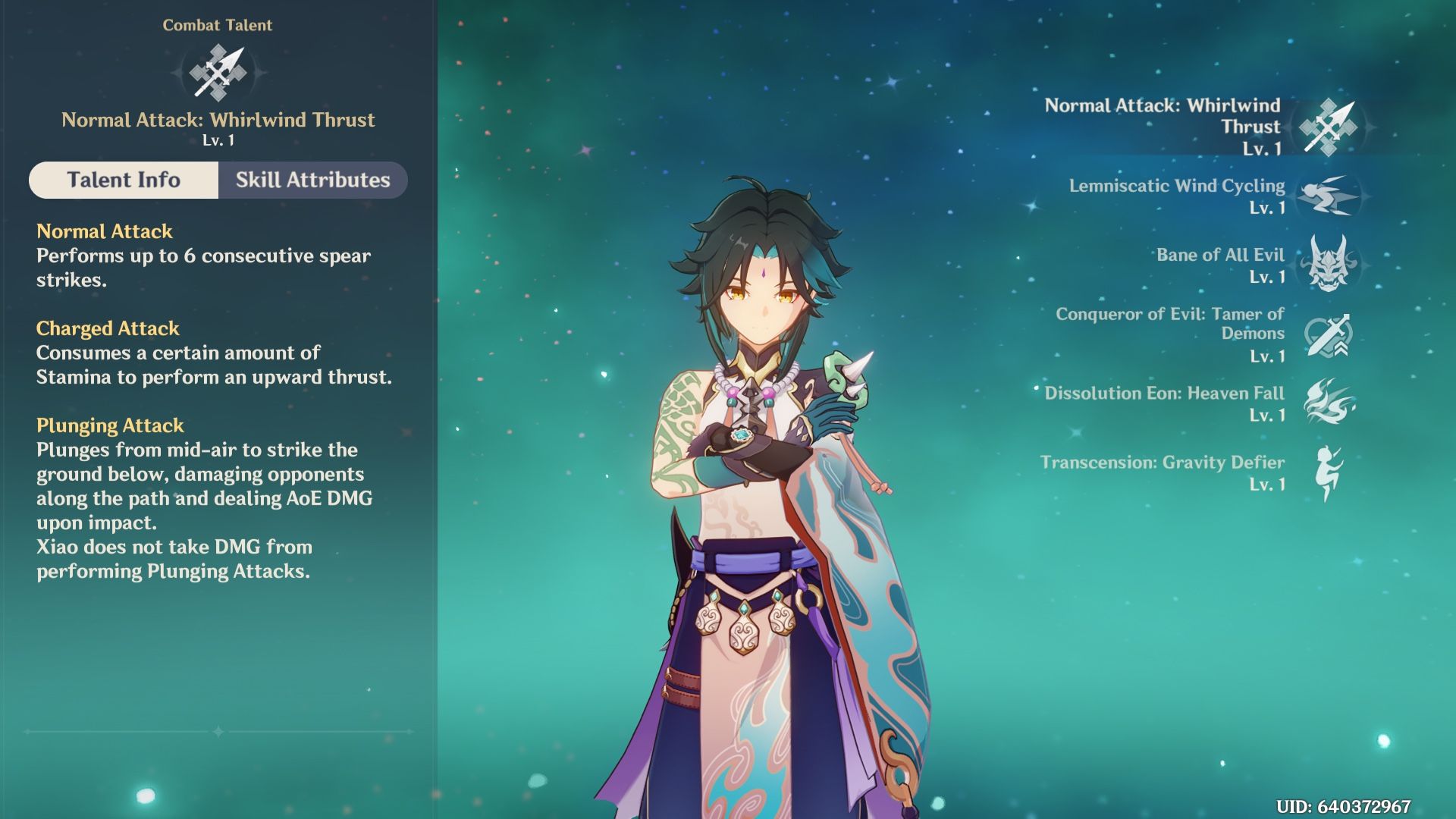Switch to the Talent Info tab

click(x=124, y=180)
